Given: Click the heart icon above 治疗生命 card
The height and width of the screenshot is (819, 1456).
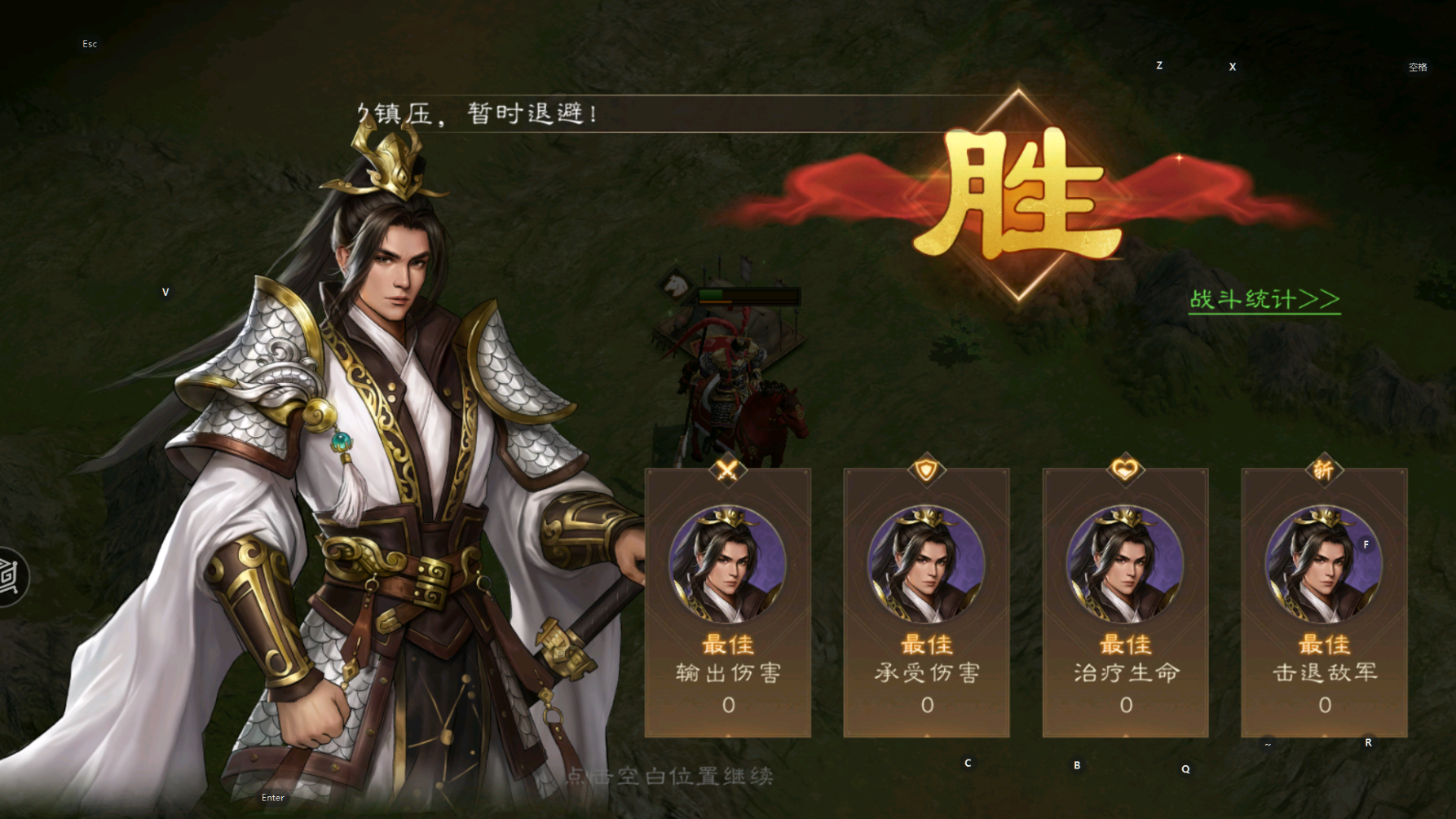Looking at the screenshot, I should (1126, 468).
